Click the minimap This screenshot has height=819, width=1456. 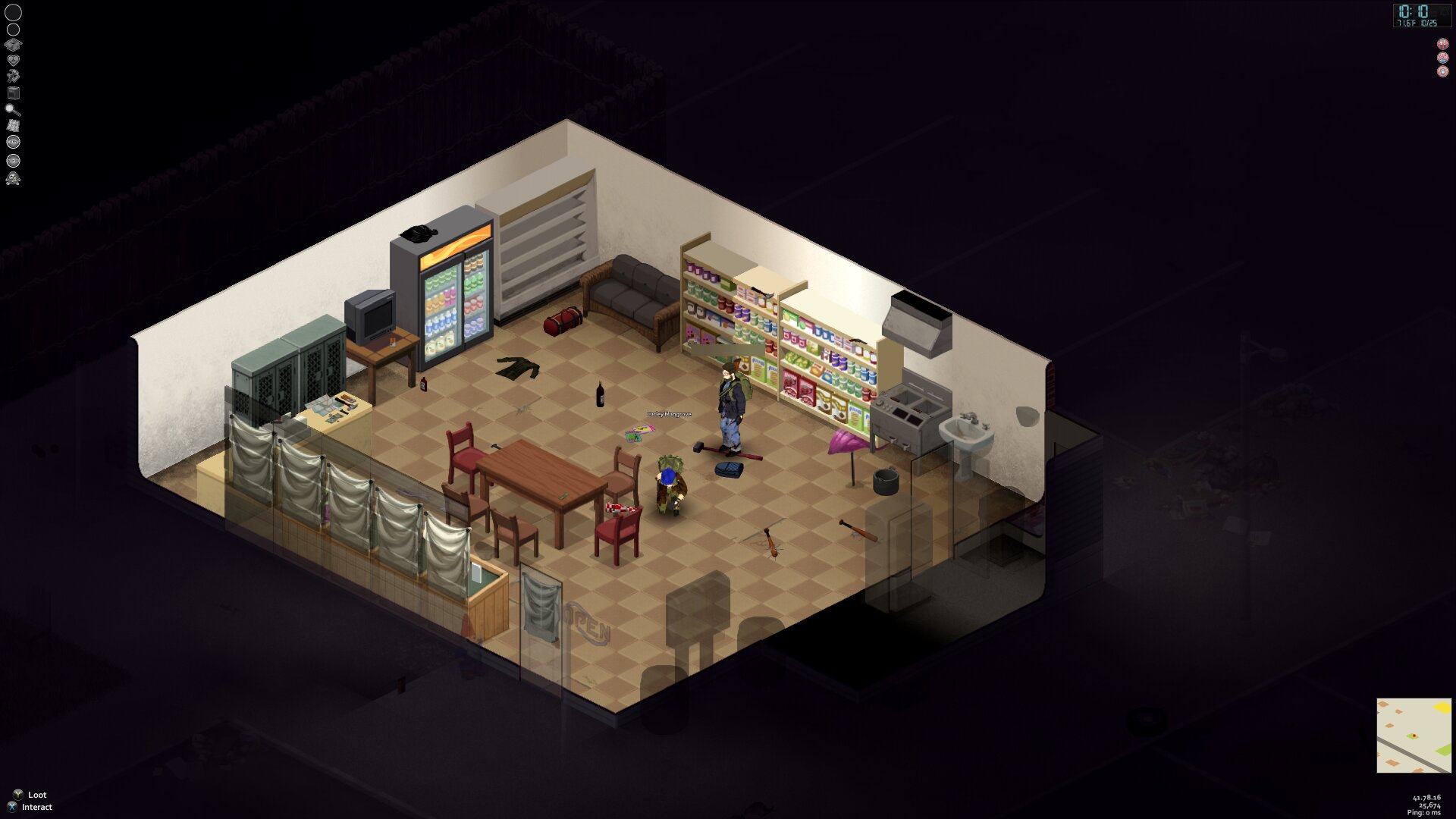click(1414, 735)
